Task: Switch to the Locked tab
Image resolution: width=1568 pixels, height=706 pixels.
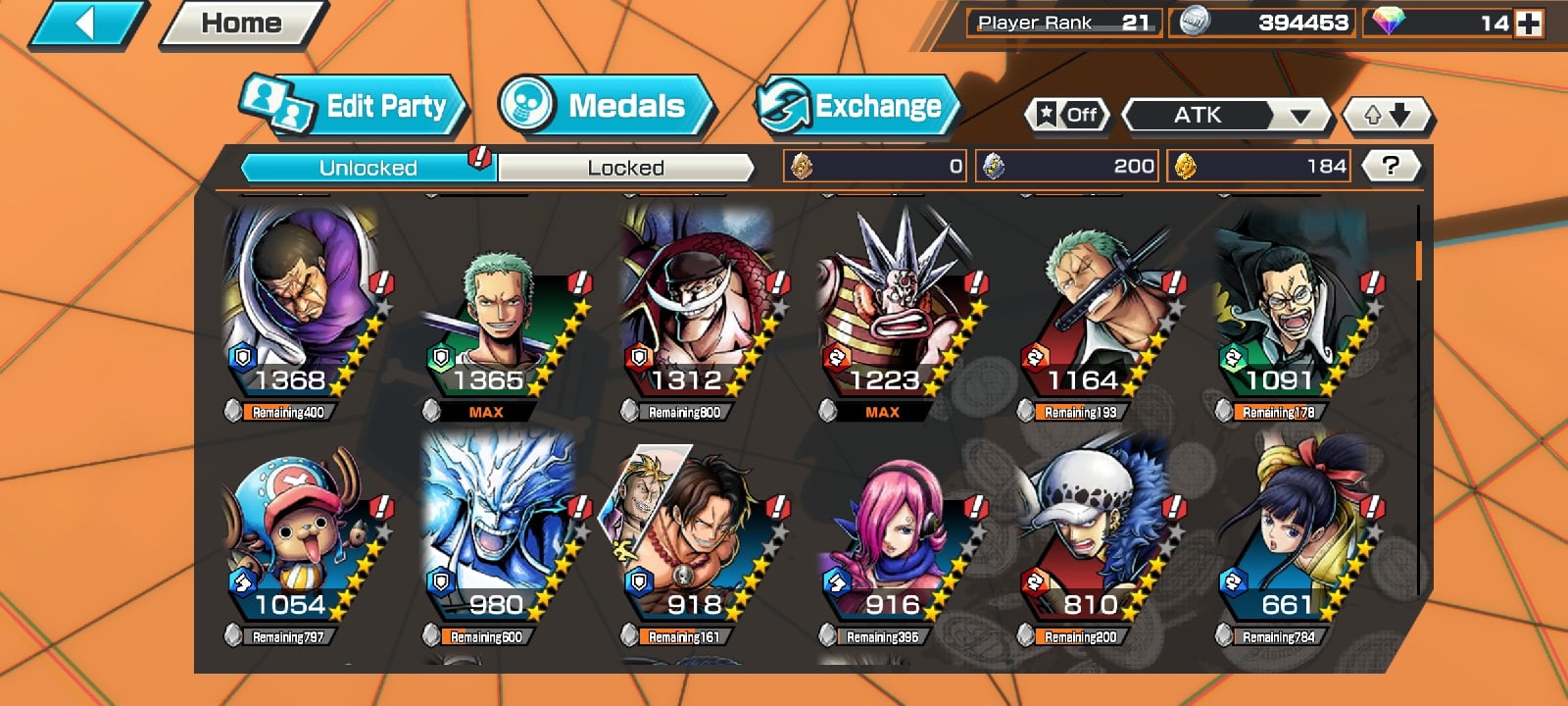Action: coord(625,167)
